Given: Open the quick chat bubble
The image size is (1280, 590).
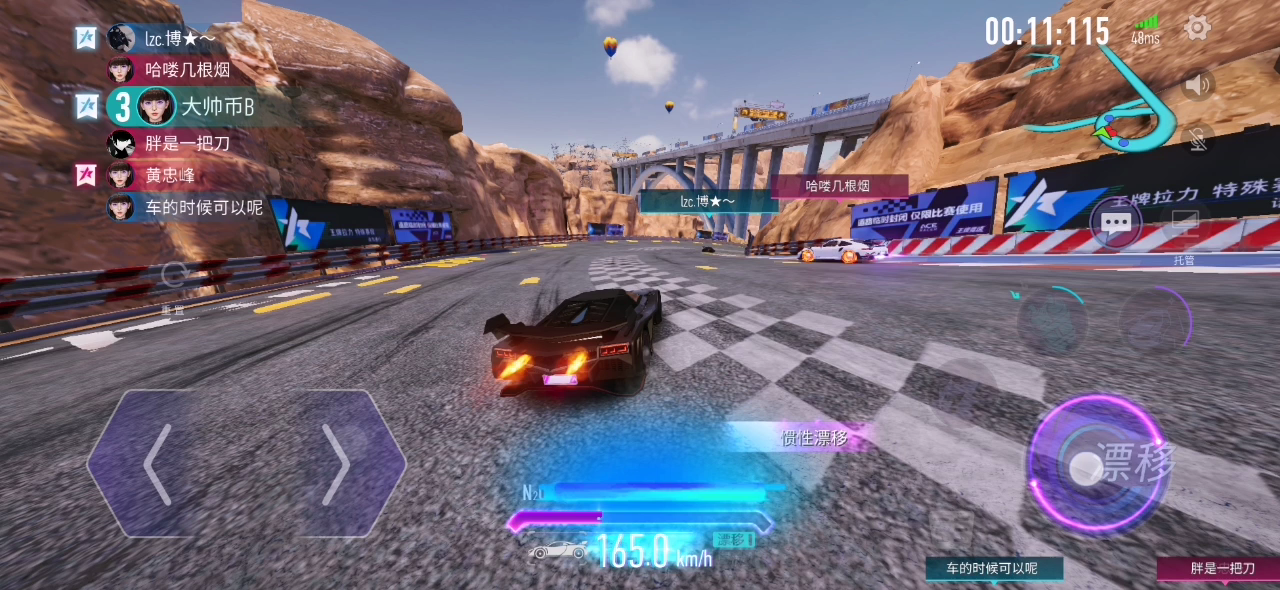Looking at the screenshot, I should pyautogui.click(x=1115, y=223).
